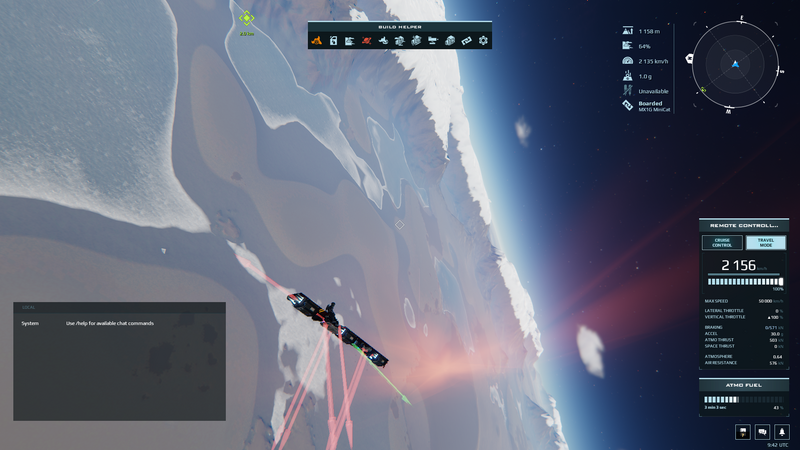Screen dimensions: 800x450
Task: Open the gear settings icon in Build Helper
Action: [483, 41]
